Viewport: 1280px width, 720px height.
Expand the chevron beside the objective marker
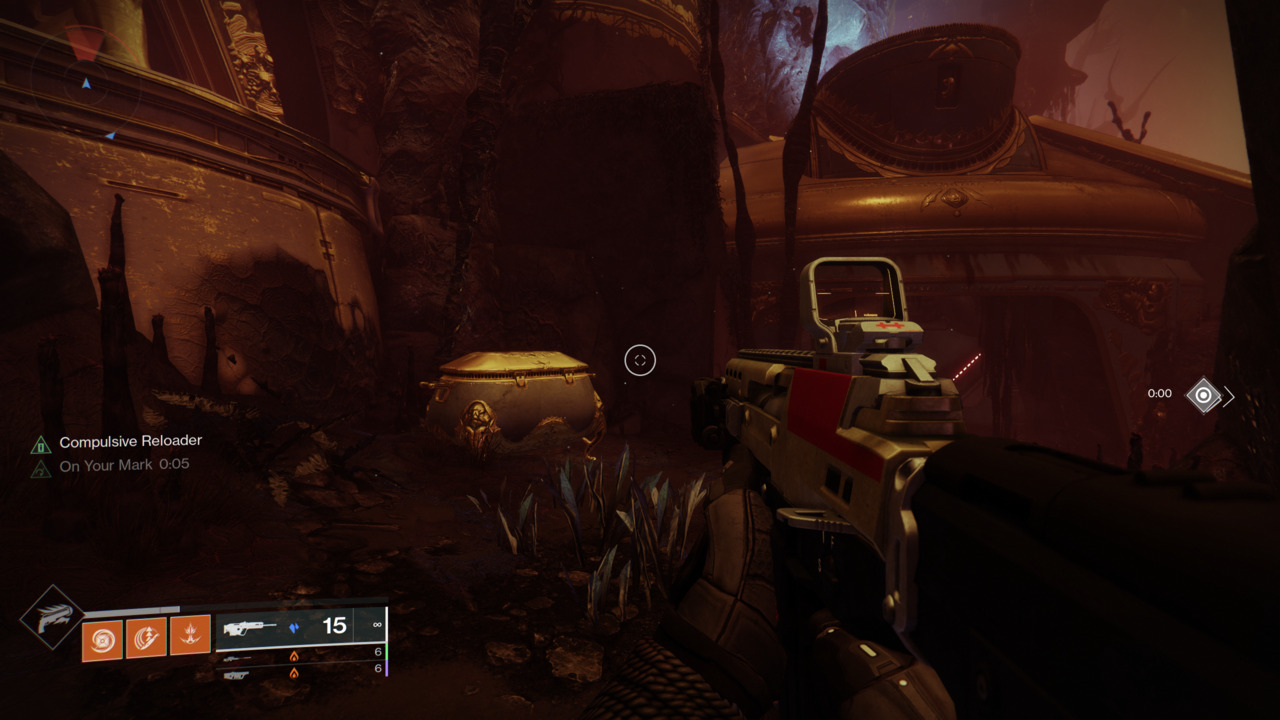(x=1228, y=396)
